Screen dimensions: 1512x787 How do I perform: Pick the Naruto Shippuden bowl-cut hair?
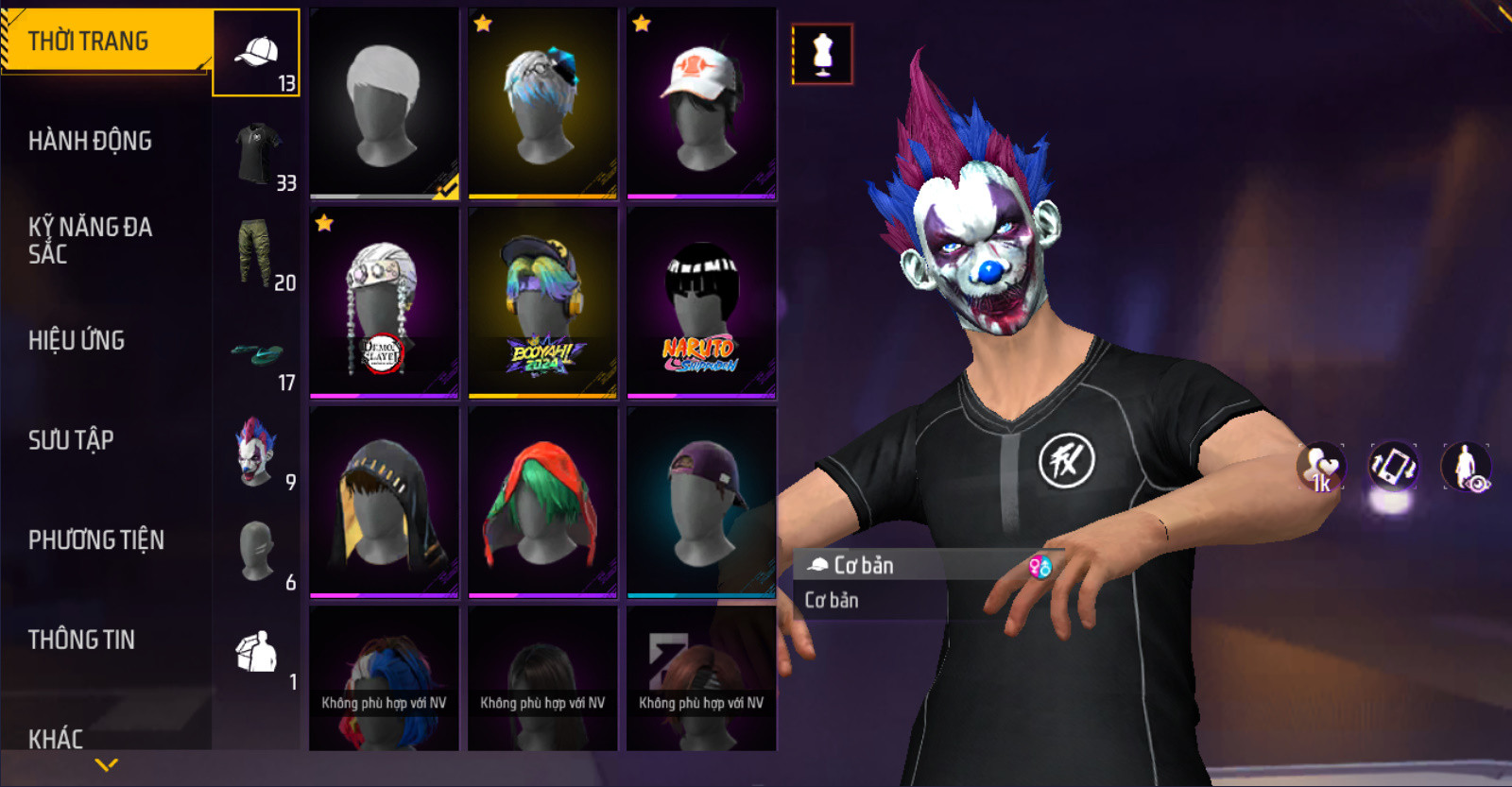701,302
